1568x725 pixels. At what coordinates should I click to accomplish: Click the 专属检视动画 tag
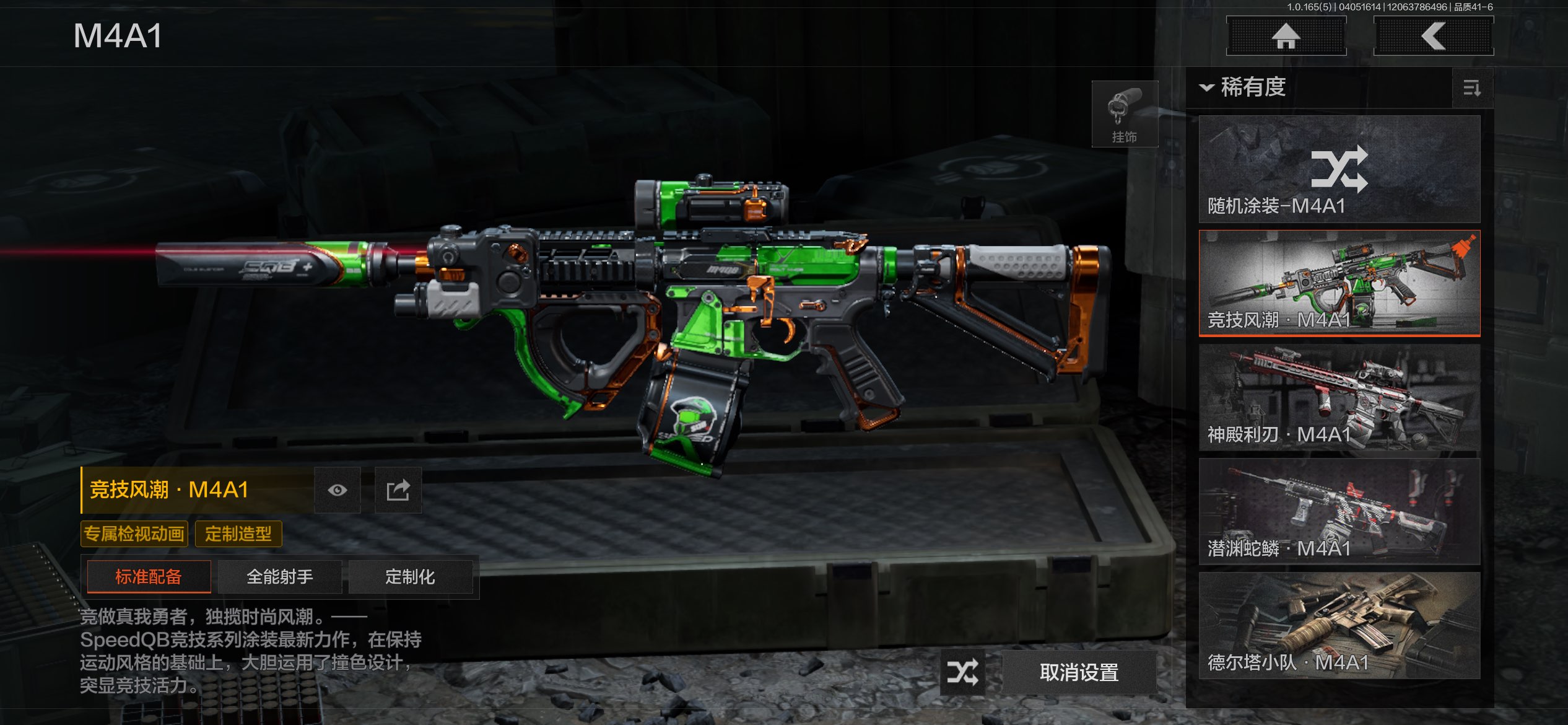tap(134, 534)
